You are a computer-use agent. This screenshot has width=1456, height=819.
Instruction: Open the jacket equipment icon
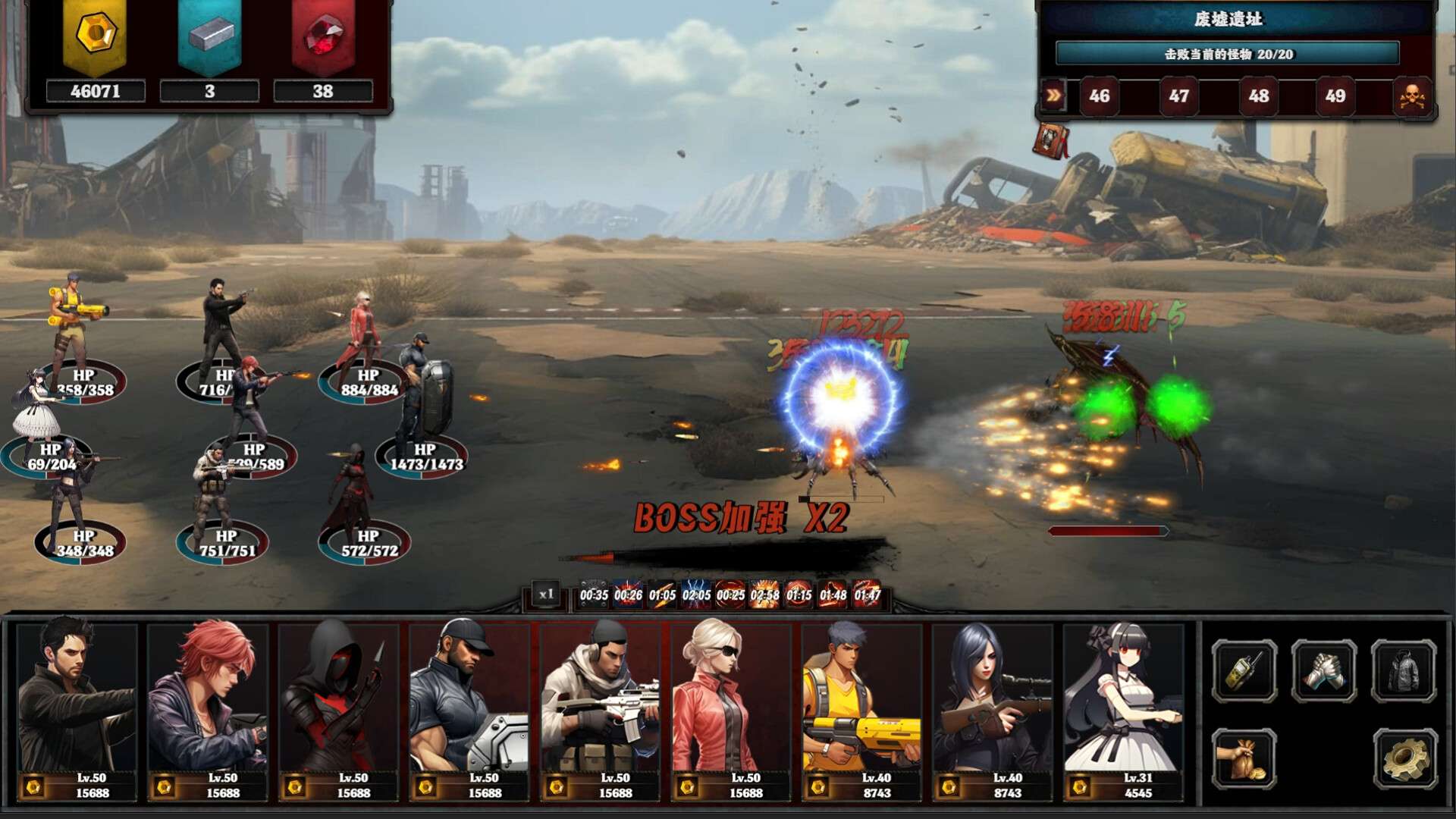(x=1404, y=670)
